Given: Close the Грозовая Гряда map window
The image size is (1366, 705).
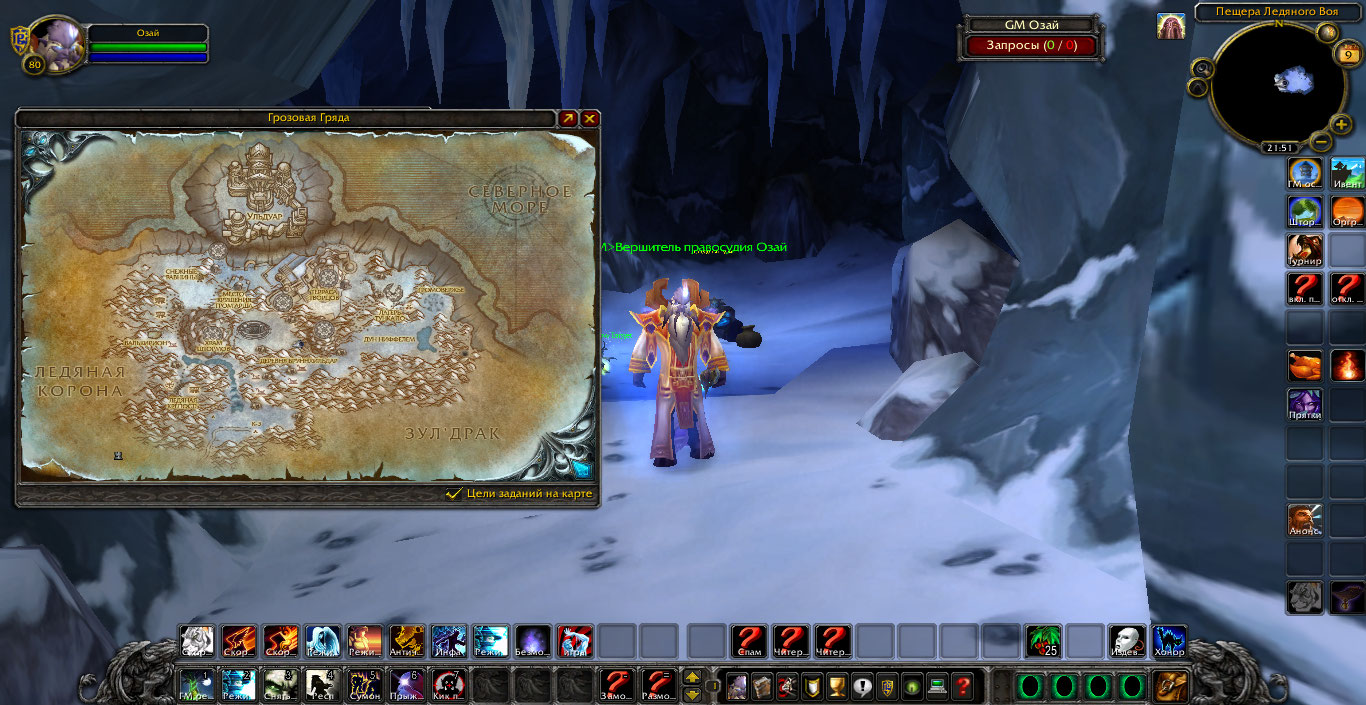Looking at the screenshot, I should 590,118.
